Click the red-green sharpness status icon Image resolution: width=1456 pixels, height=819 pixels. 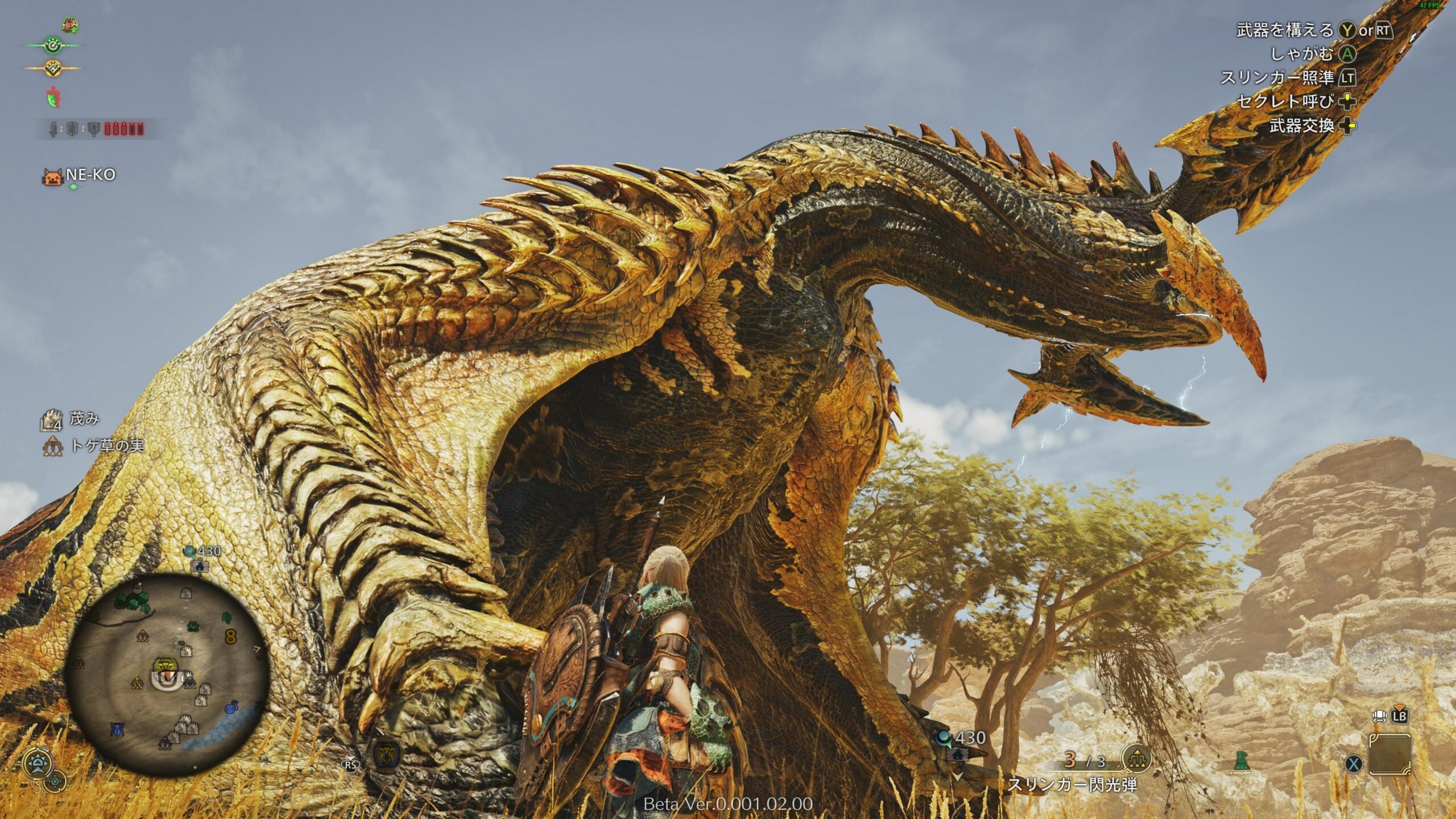(x=53, y=97)
